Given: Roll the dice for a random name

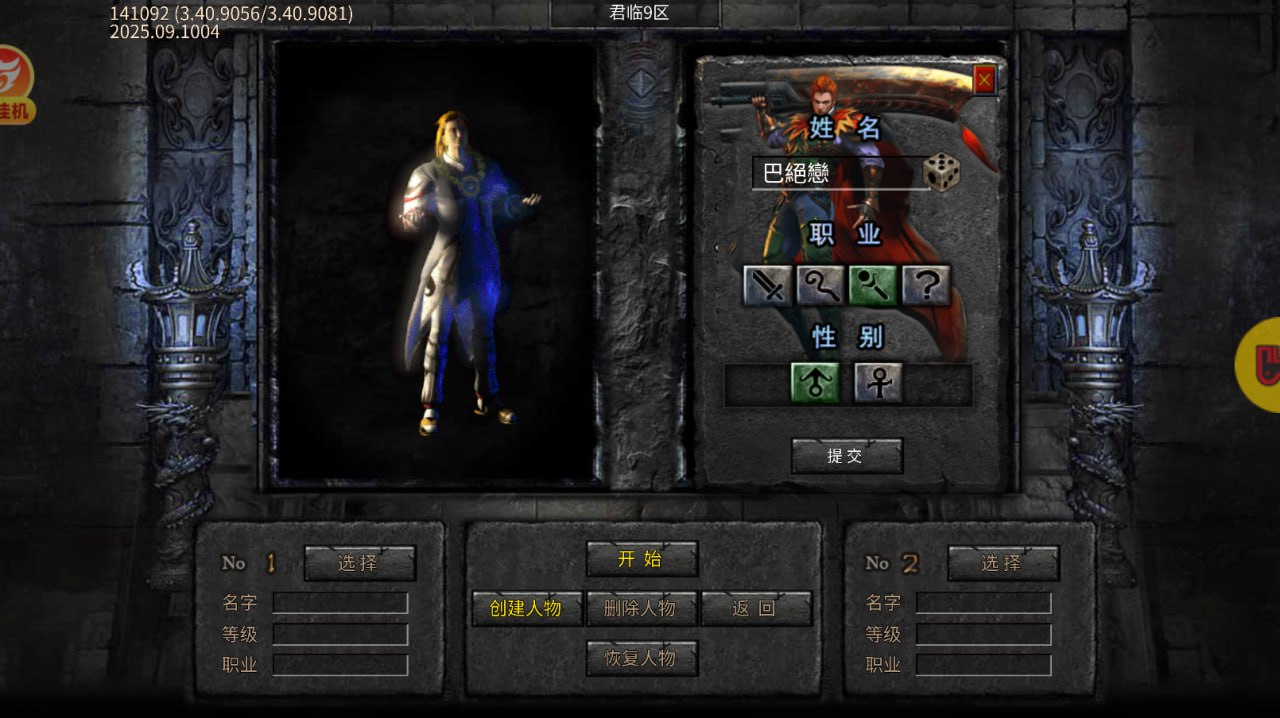Looking at the screenshot, I should pos(941,172).
